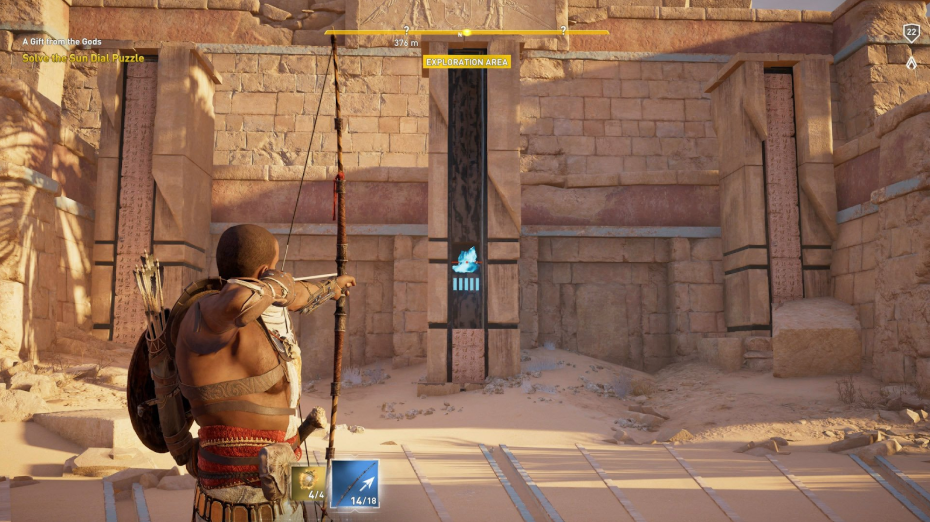Click the level 22 shield badge
The height and width of the screenshot is (522, 930).
click(x=911, y=33)
